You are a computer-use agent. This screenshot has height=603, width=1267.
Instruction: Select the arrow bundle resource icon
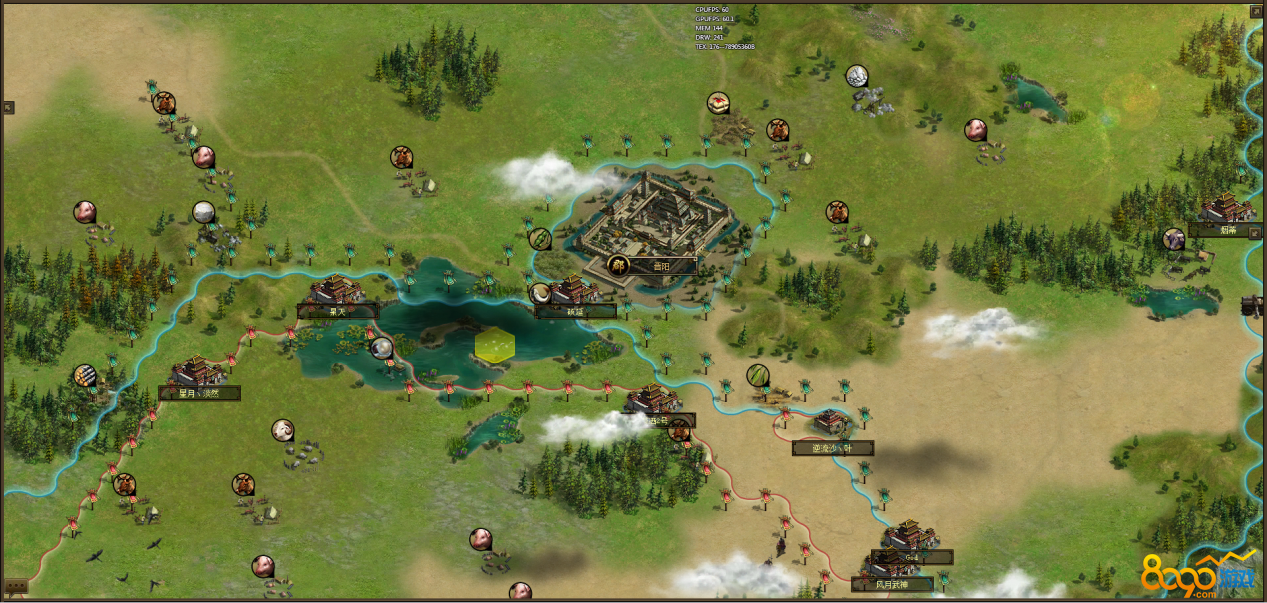pos(85,375)
